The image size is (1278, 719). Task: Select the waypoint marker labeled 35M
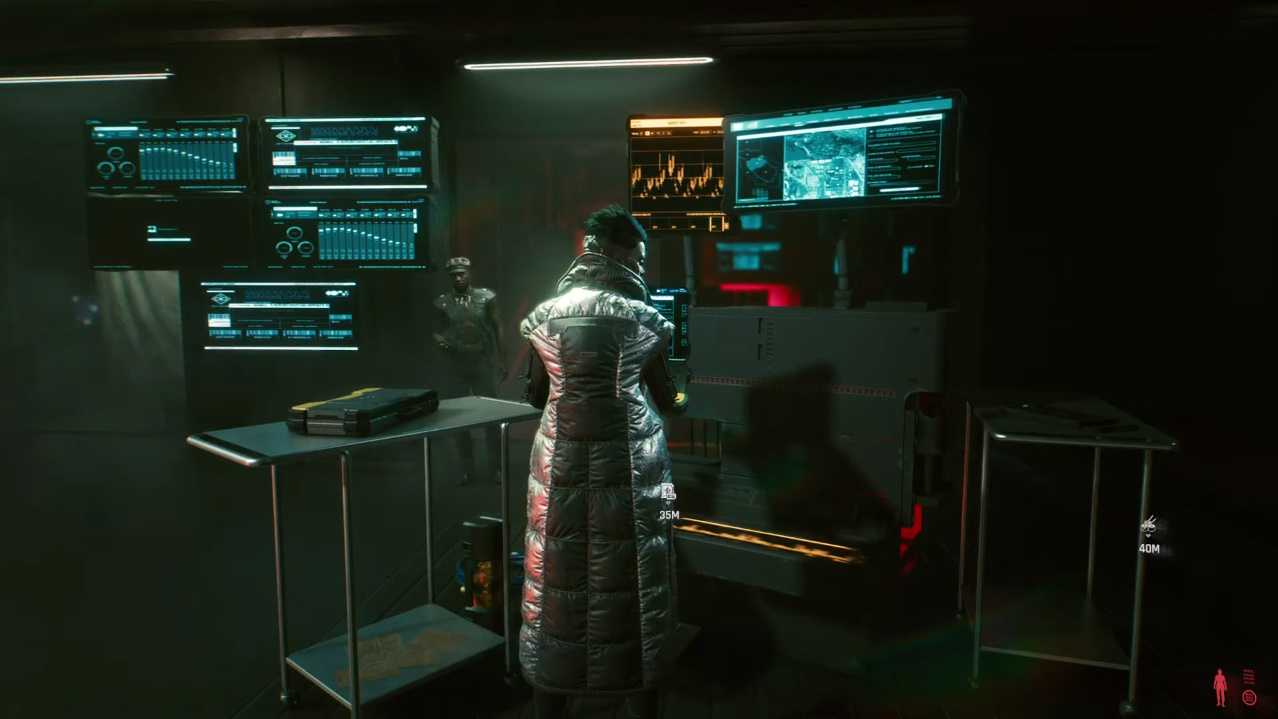[668, 492]
